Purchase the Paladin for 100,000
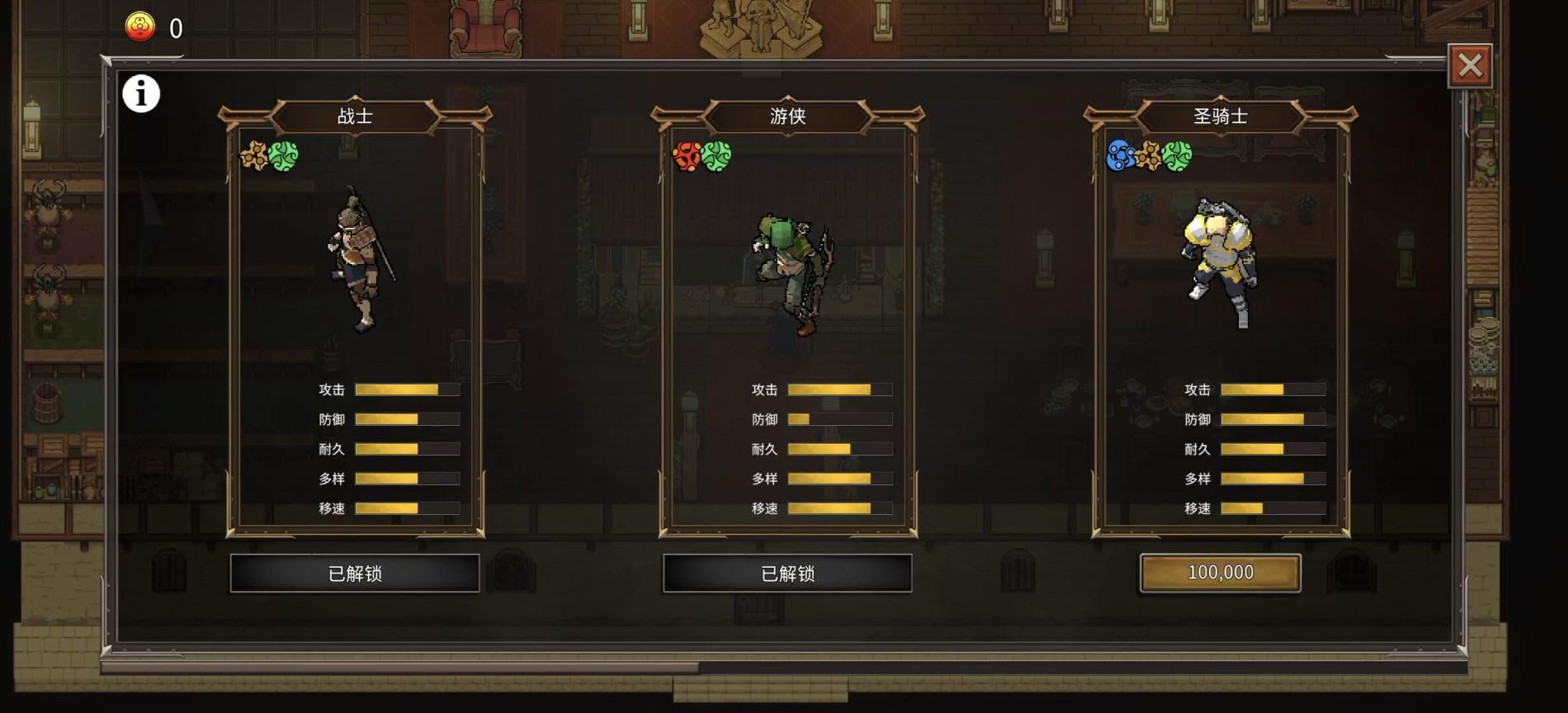This screenshot has width=1568, height=713. (1220, 573)
